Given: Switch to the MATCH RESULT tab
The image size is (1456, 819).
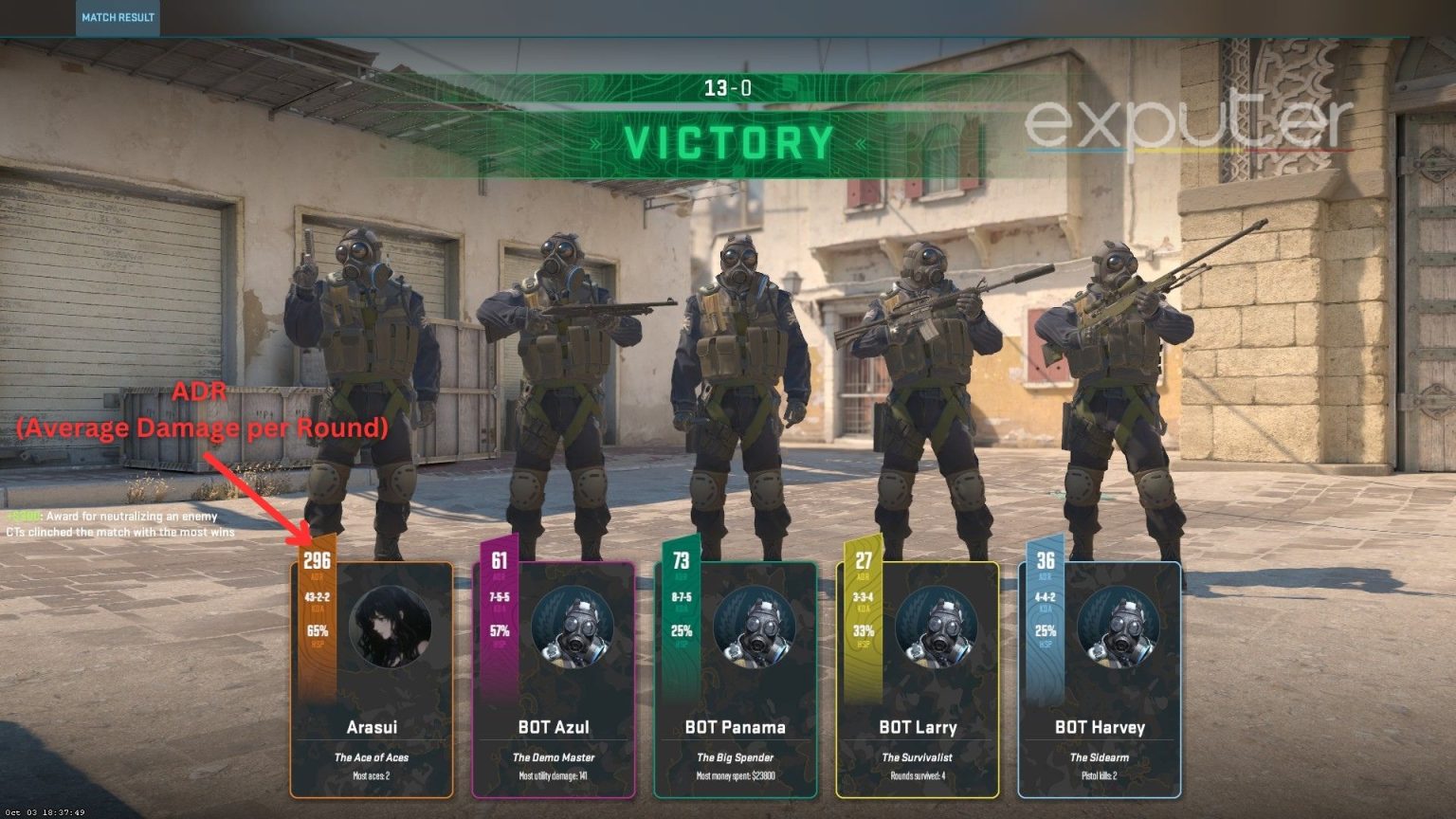Looking at the screenshot, I should click(118, 16).
